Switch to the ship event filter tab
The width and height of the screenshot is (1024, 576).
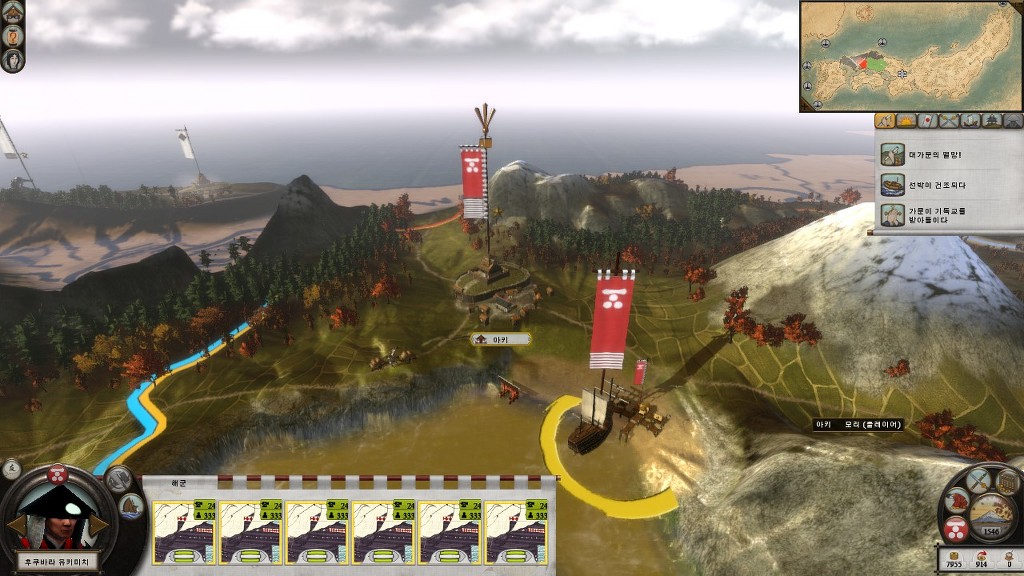pos(970,121)
